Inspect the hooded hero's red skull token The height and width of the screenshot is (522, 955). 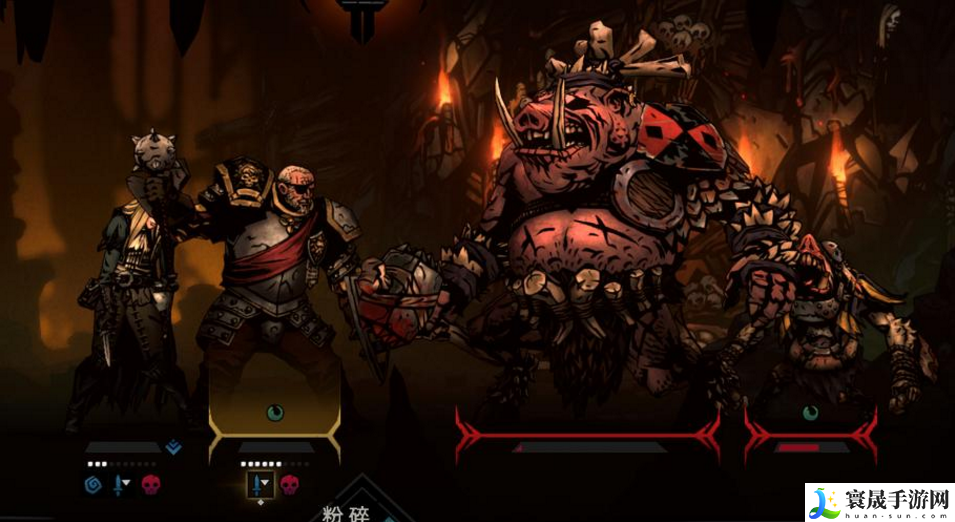(149, 485)
